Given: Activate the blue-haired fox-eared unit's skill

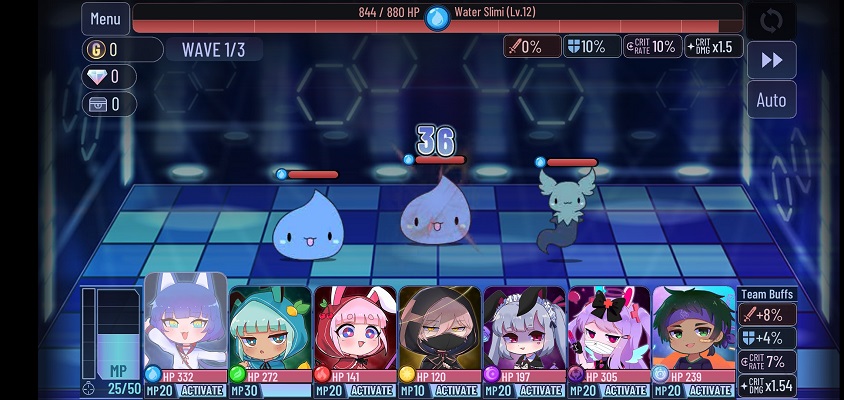Looking at the screenshot, I should 201,390.
